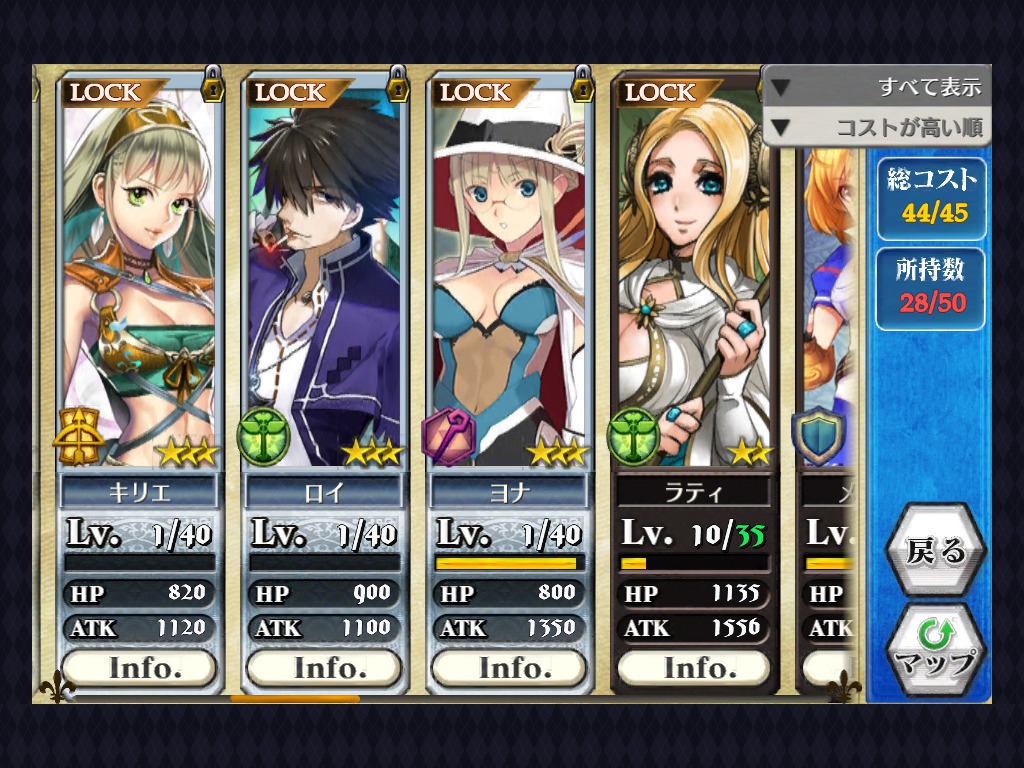Toggle the padlock on ロイ's card
The height and width of the screenshot is (768, 1024).
[x=397, y=84]
